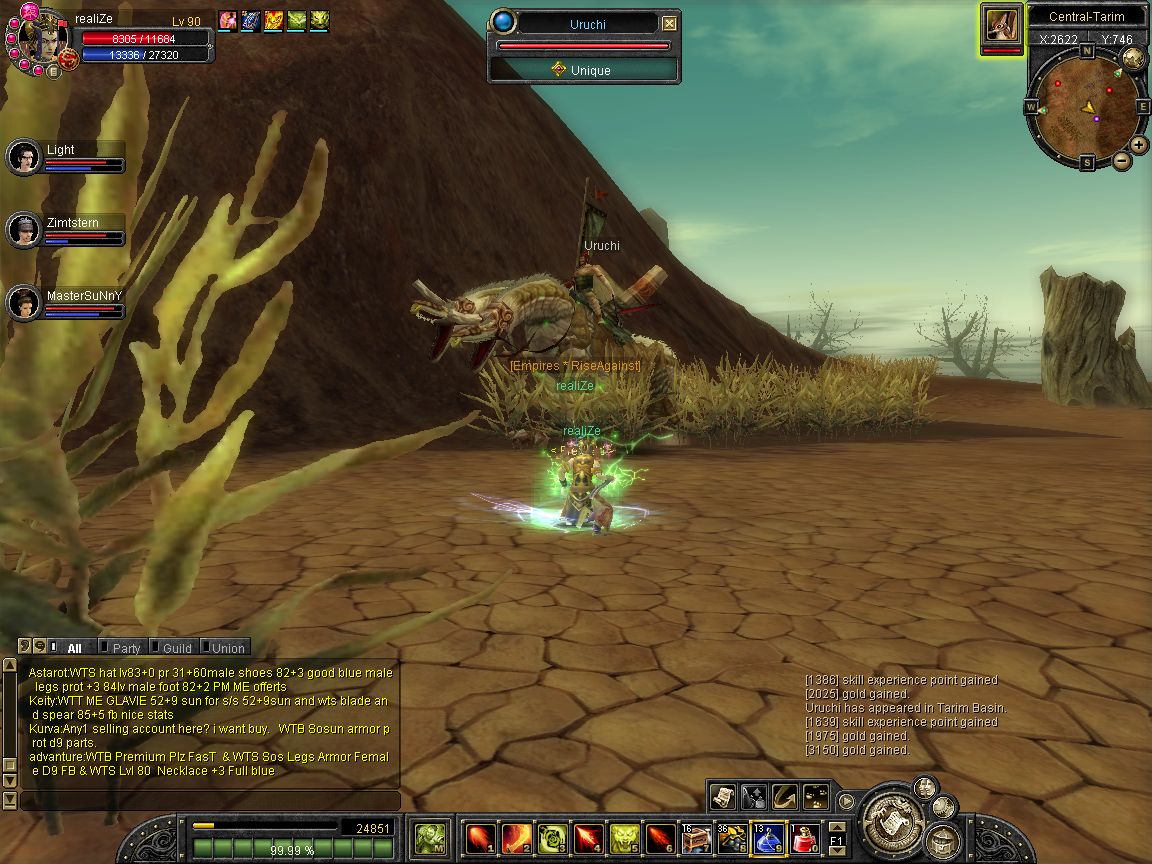Zoom in the minimap with plus button
1152x864 pixels.
[1139, 144]
